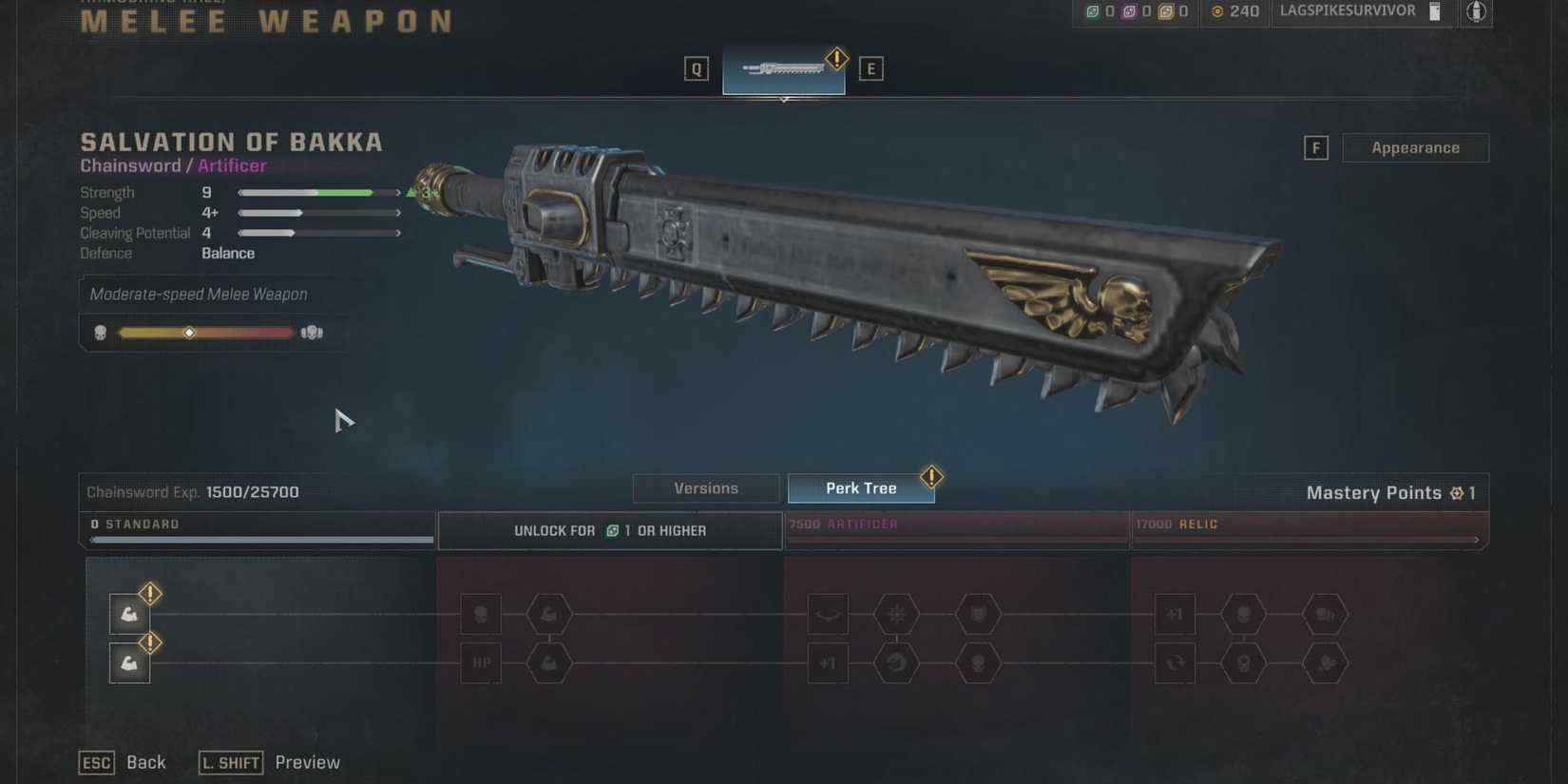Click the first Standard tier perk icon
This screenshot has height=784, width=1568.
(128, 614)
